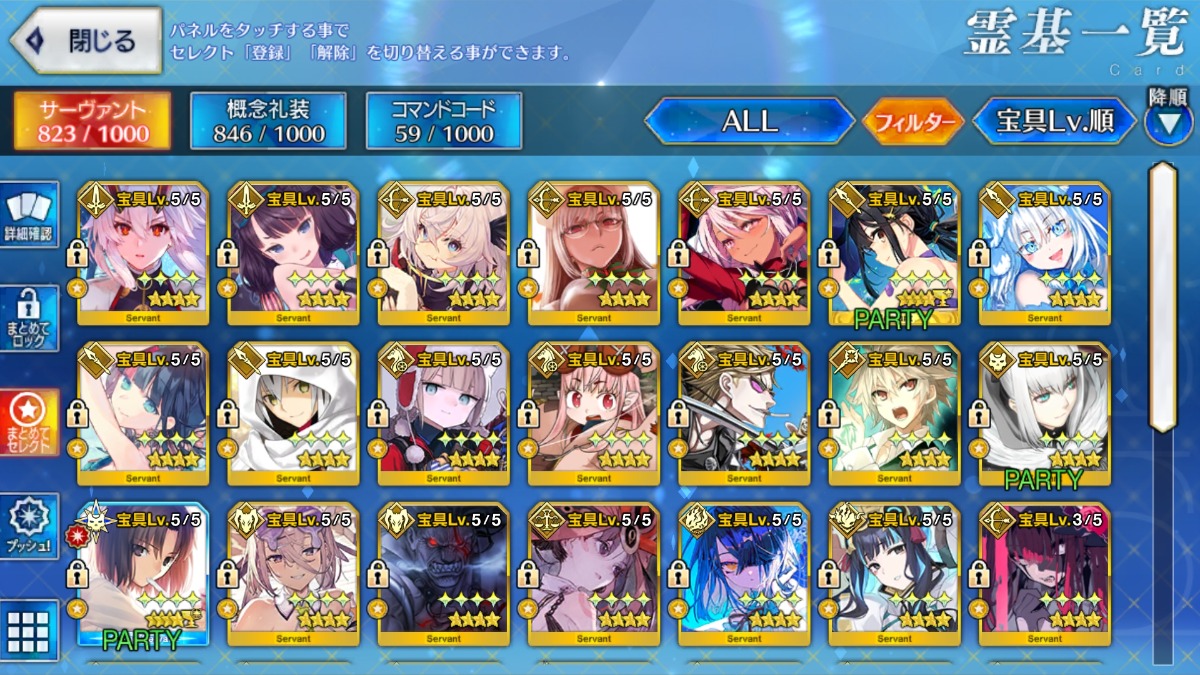This screenshot has width=1200, height=675.
Task: Switch to the サーヴァント tab
Action: pos(92,122)
